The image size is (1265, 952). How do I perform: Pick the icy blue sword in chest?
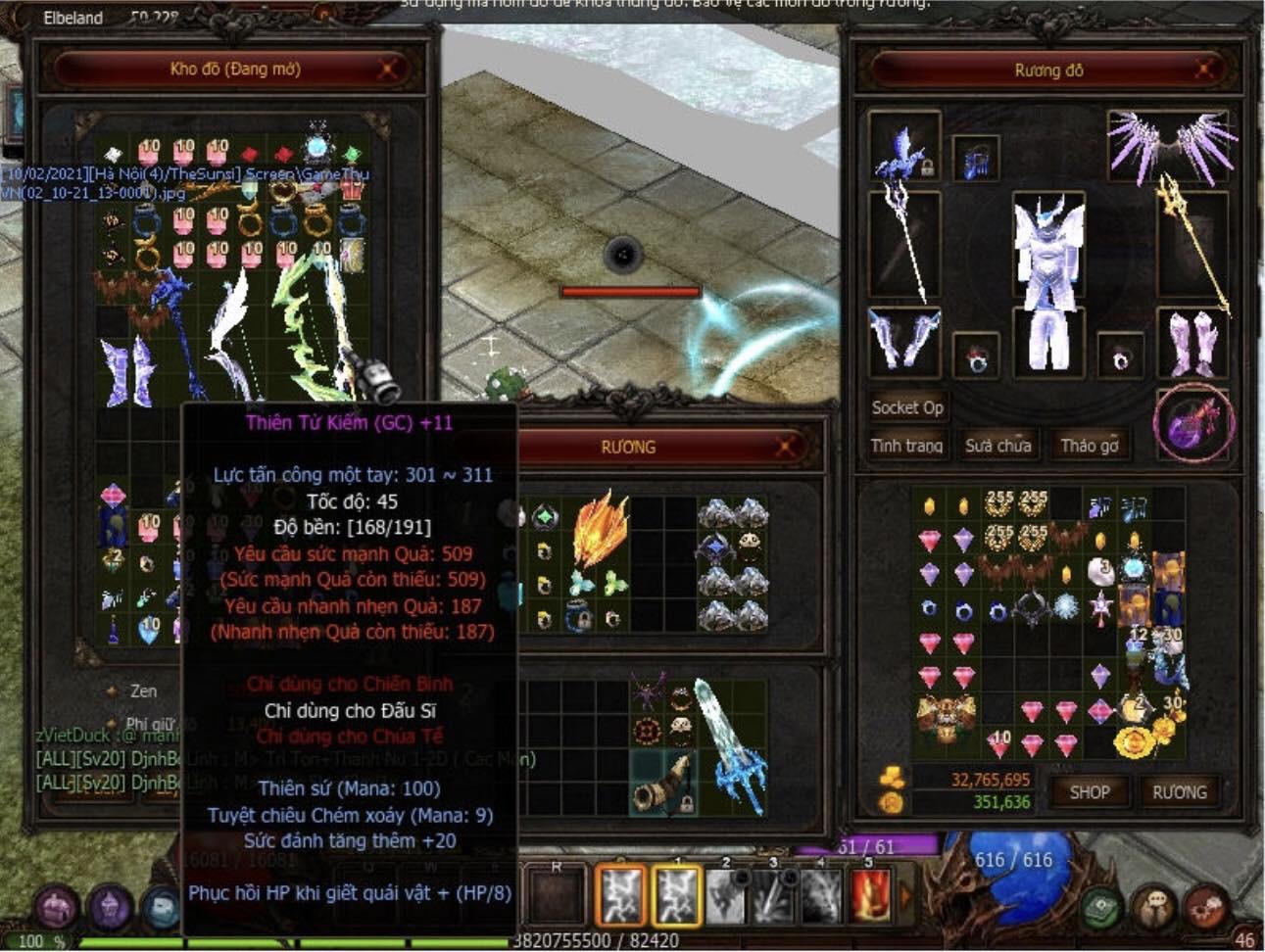(730, 744)
